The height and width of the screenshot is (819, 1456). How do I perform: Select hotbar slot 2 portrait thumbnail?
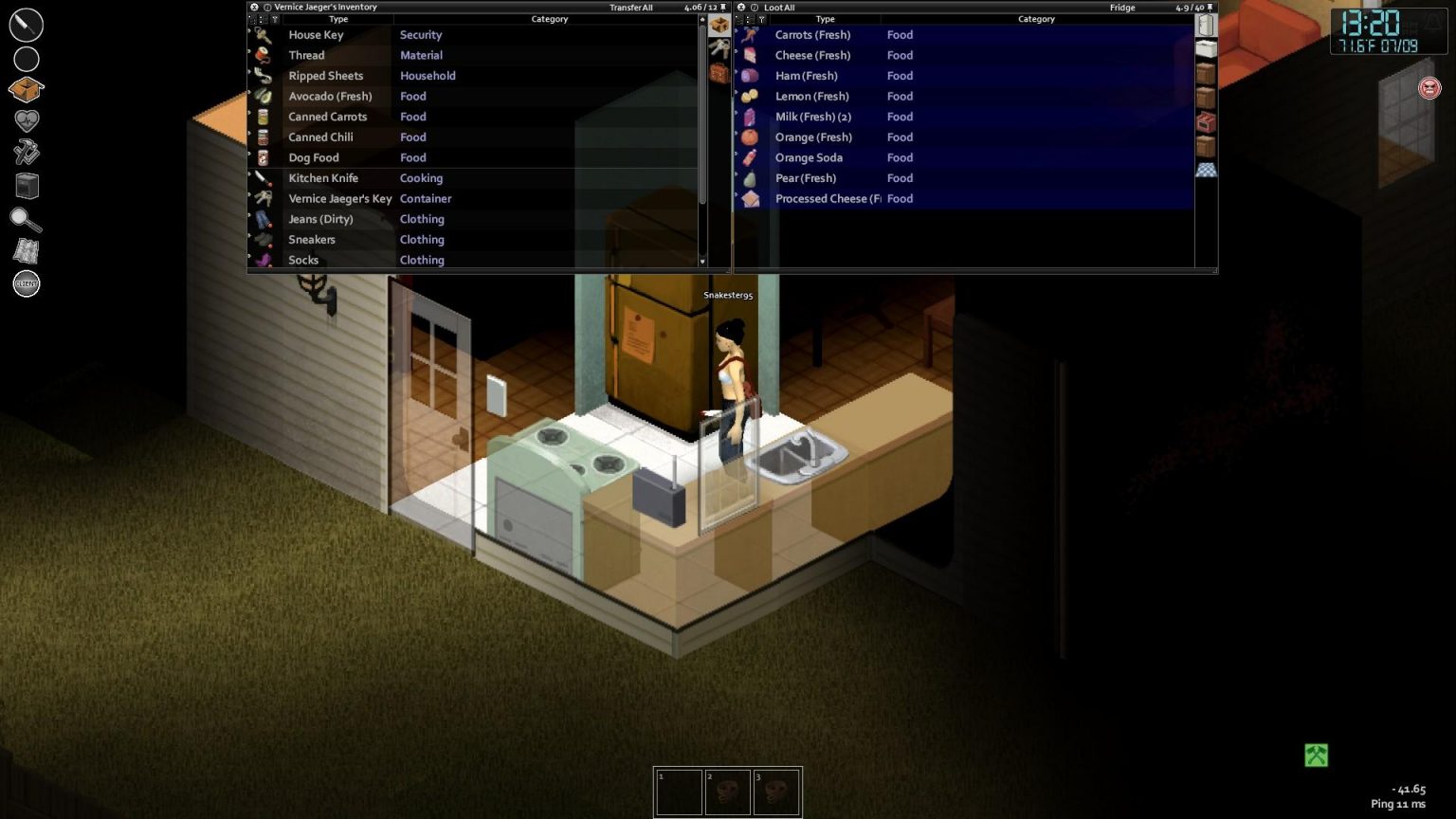728,791
